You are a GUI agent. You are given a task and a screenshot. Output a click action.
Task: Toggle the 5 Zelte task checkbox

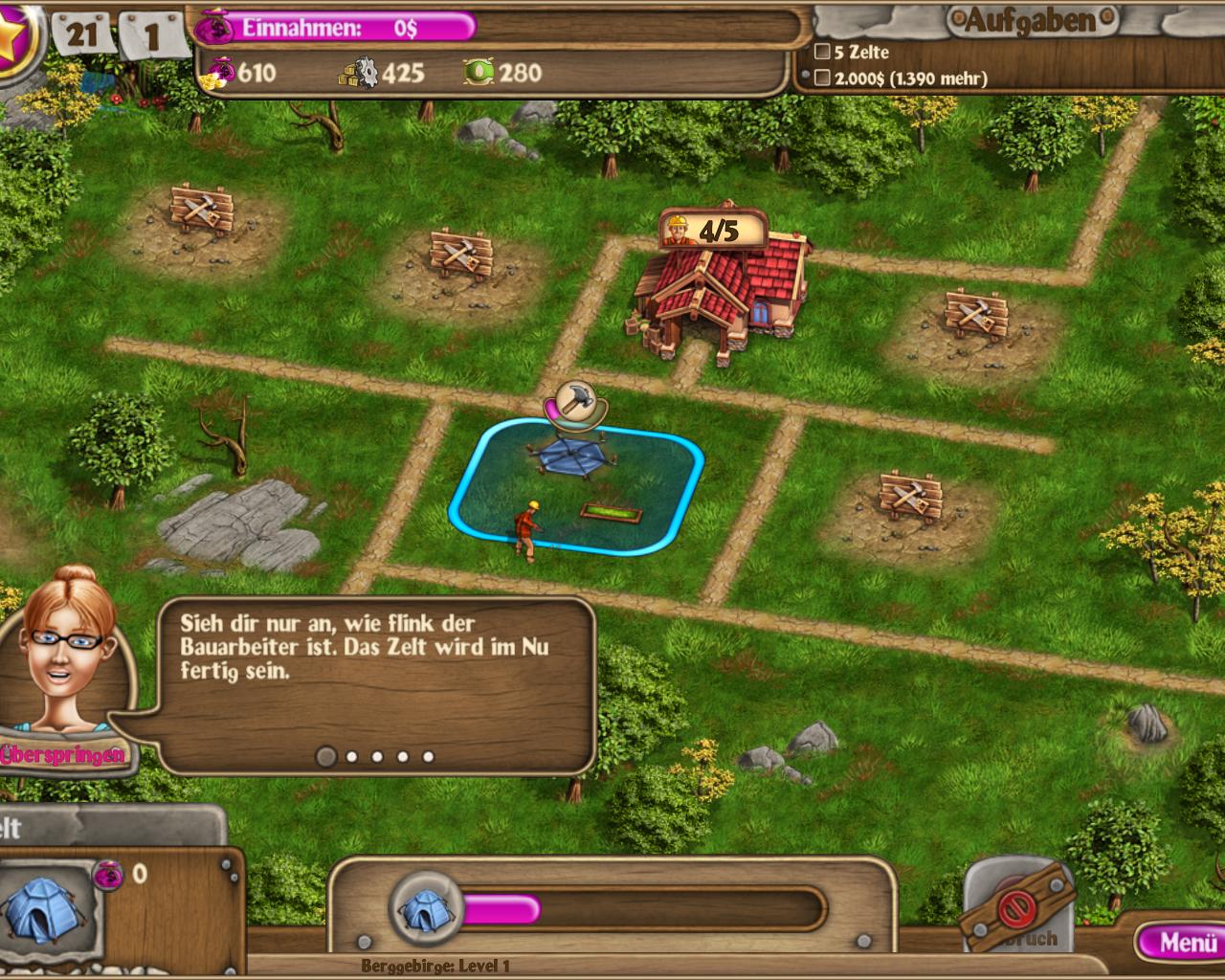point(821,53)
